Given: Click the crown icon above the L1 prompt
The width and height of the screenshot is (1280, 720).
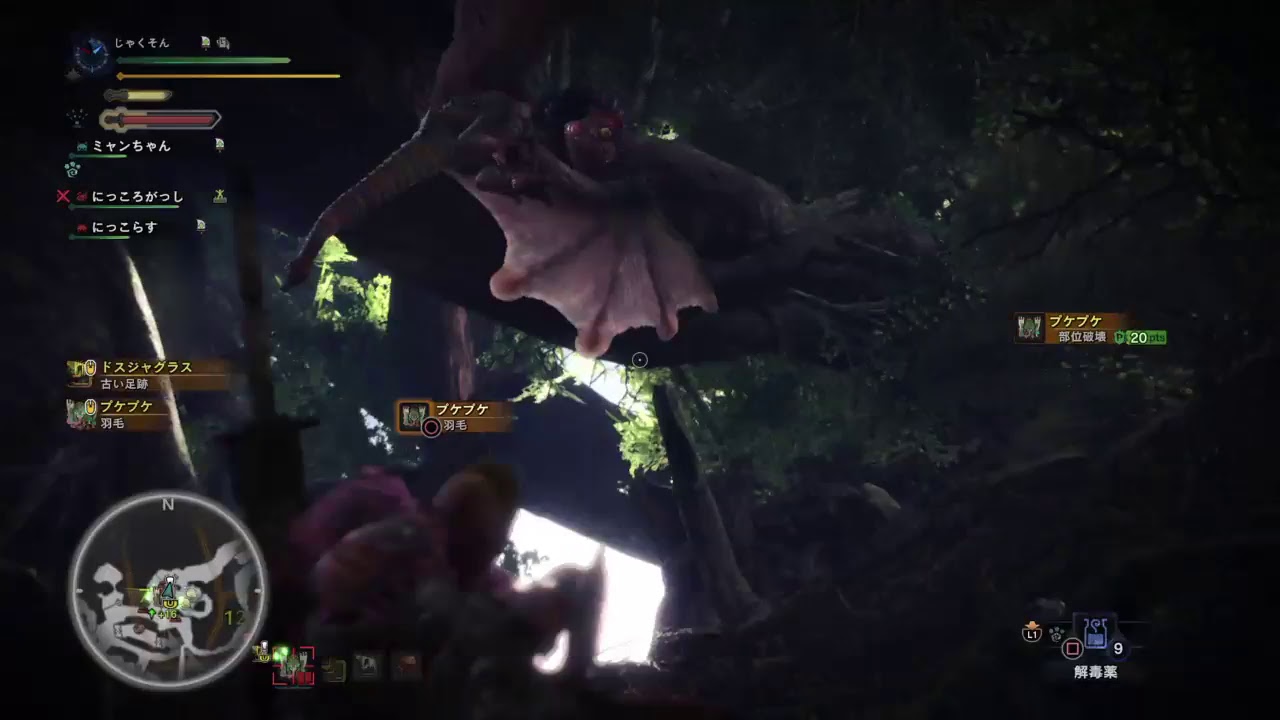Looking at the screenshot, I should pos(1031,624).
